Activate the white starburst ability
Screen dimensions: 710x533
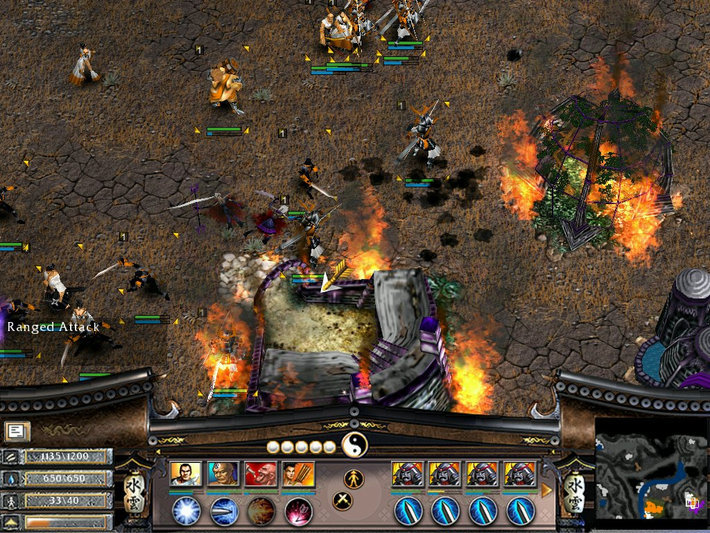pos(186,510)
